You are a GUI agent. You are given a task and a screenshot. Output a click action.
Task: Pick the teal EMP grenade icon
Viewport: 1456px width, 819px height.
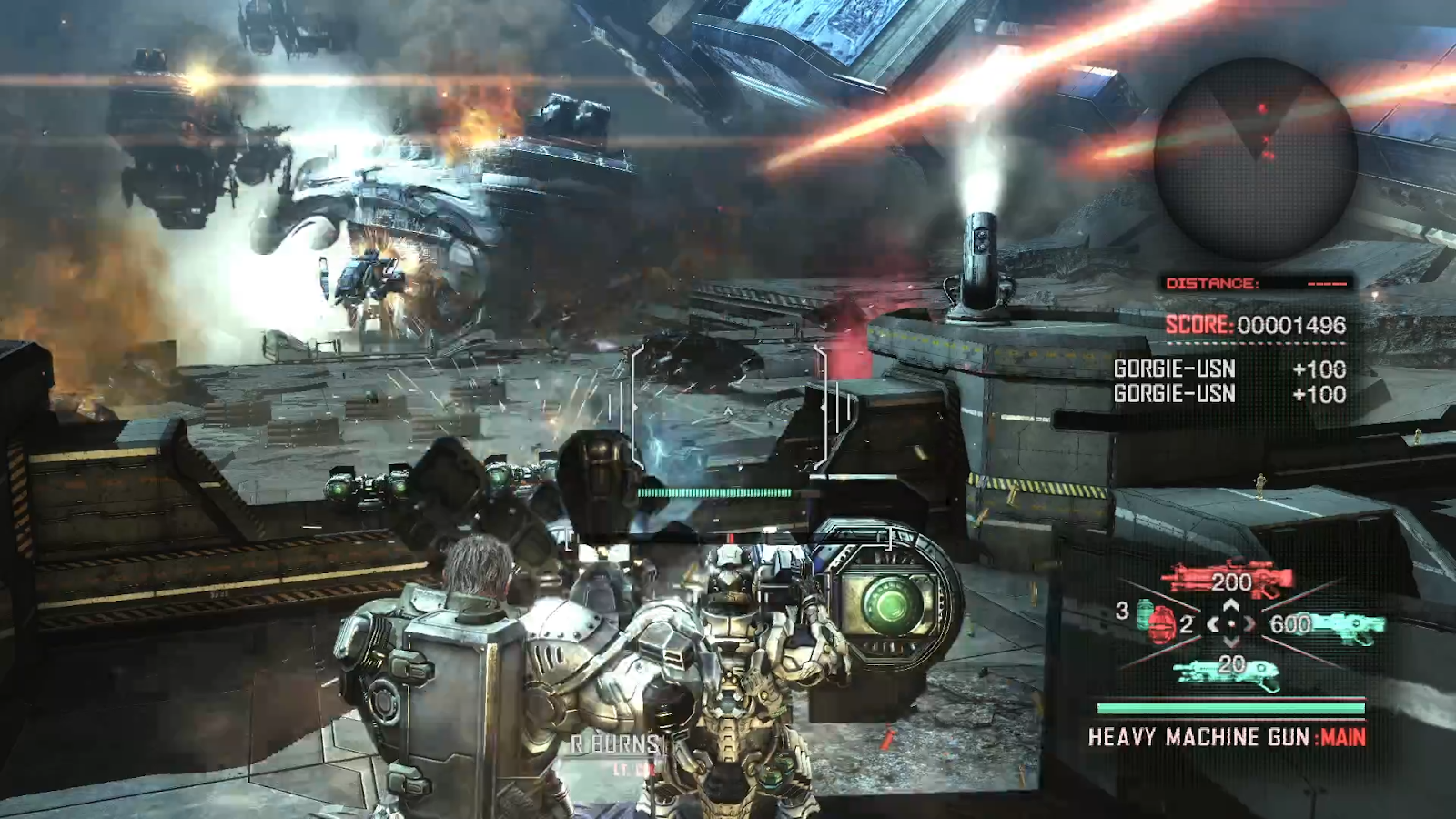coord(1144,612)
